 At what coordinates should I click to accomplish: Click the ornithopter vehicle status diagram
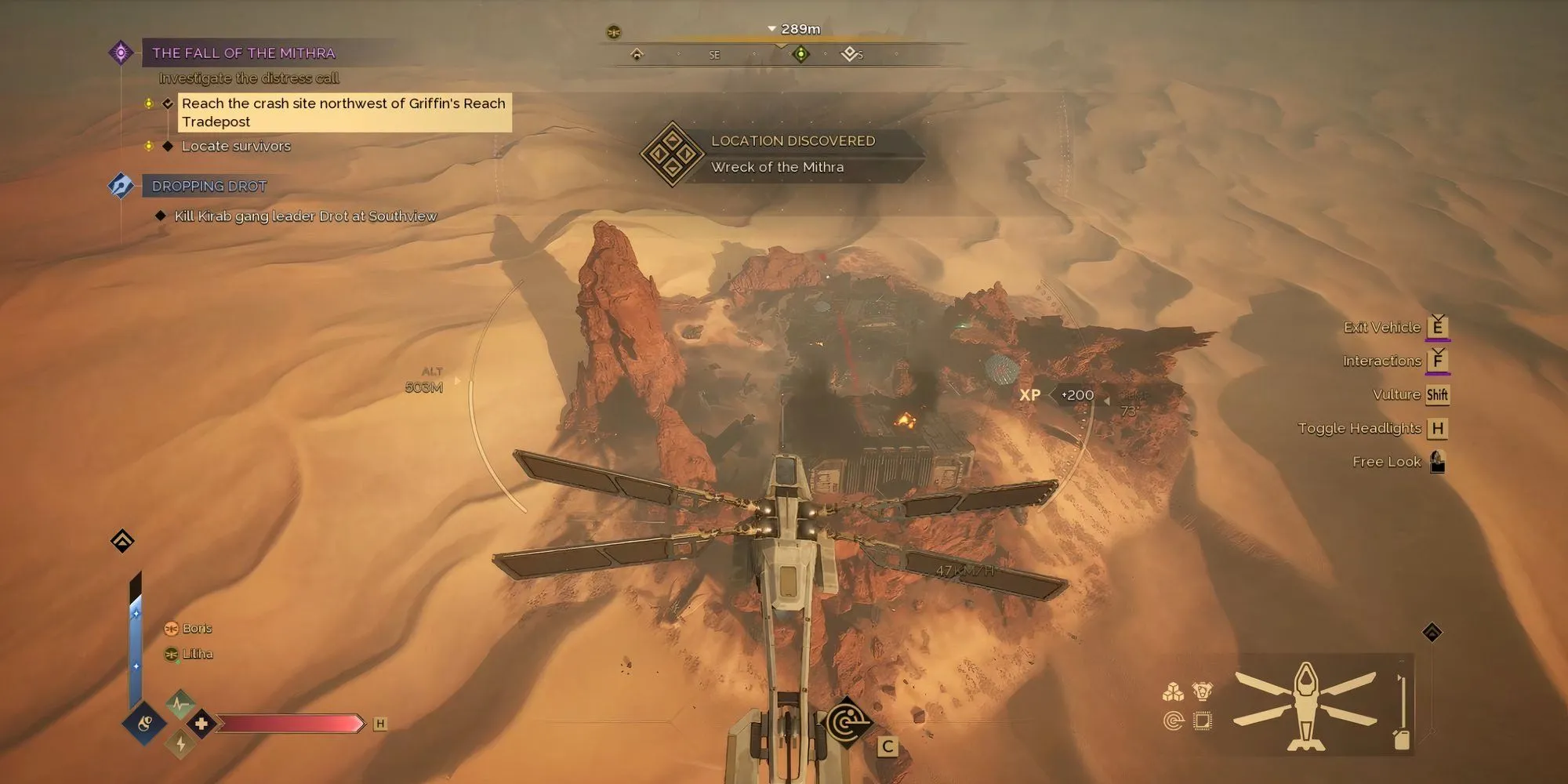1305,704
